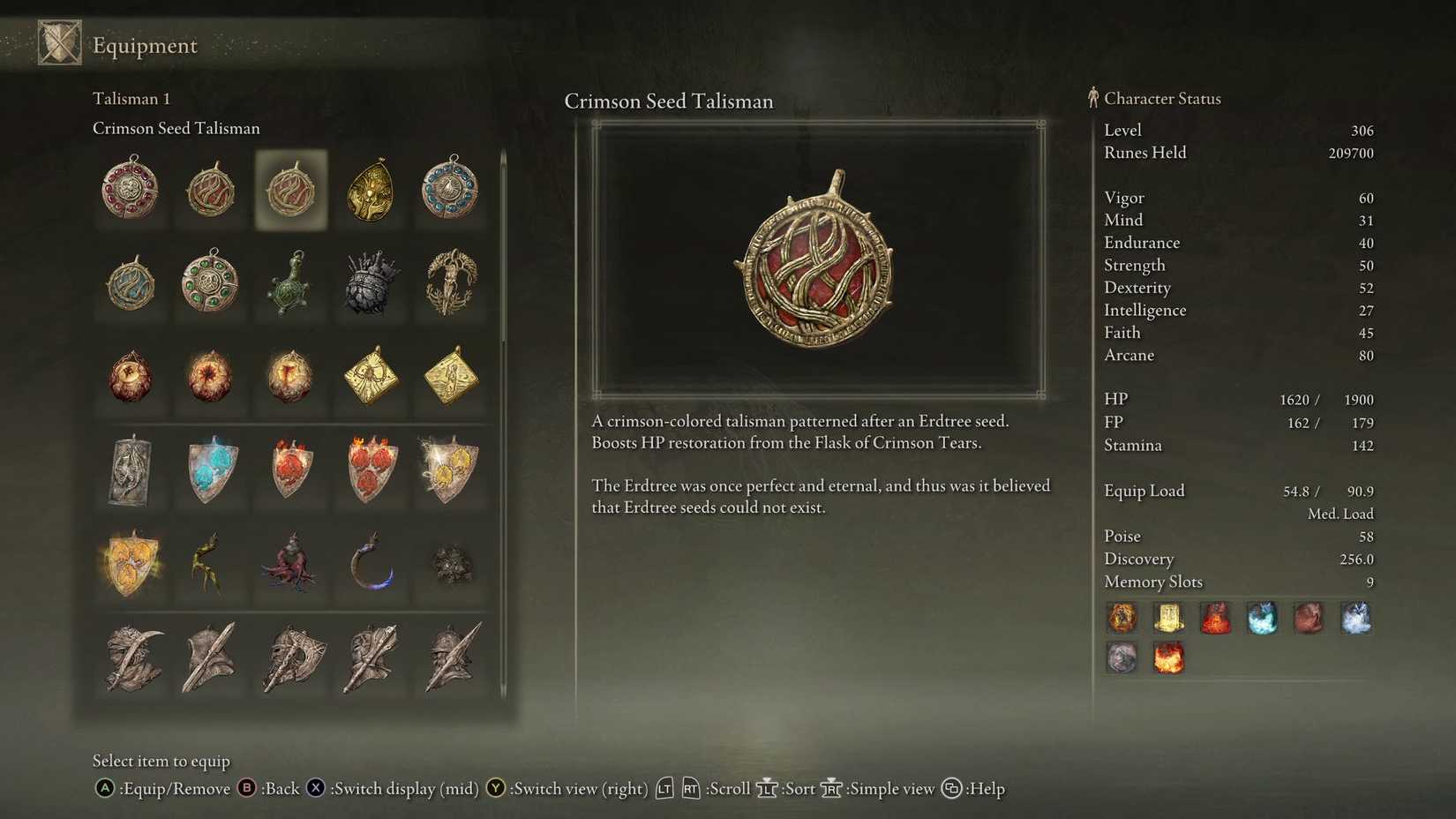
Task: Select the blue-jeweled medallion talisman
Action: (450, 190)
